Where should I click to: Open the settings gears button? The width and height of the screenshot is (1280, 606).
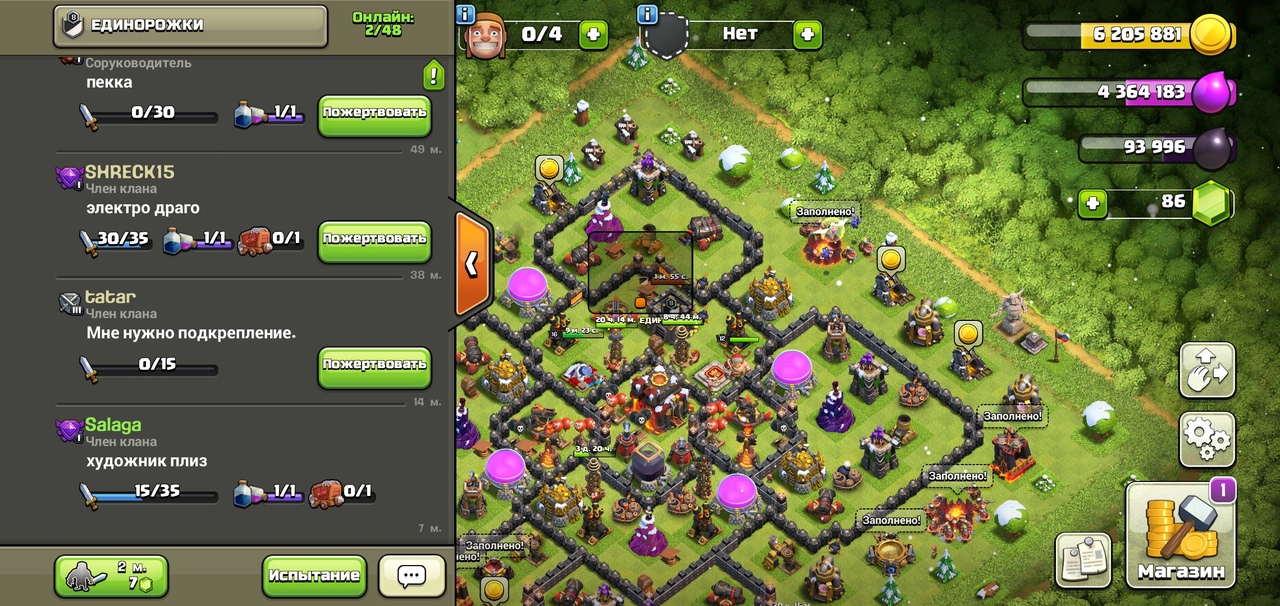(x=1207, y=439)
